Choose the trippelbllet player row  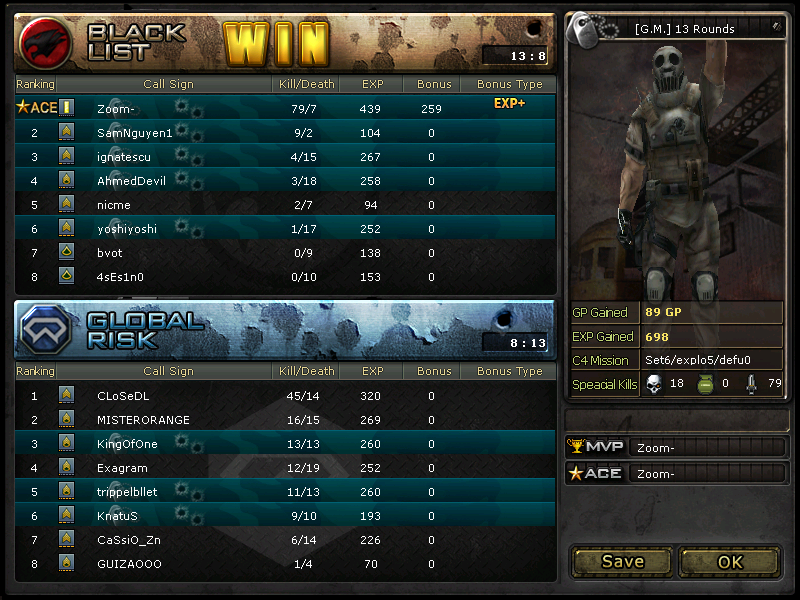[127, 491]
